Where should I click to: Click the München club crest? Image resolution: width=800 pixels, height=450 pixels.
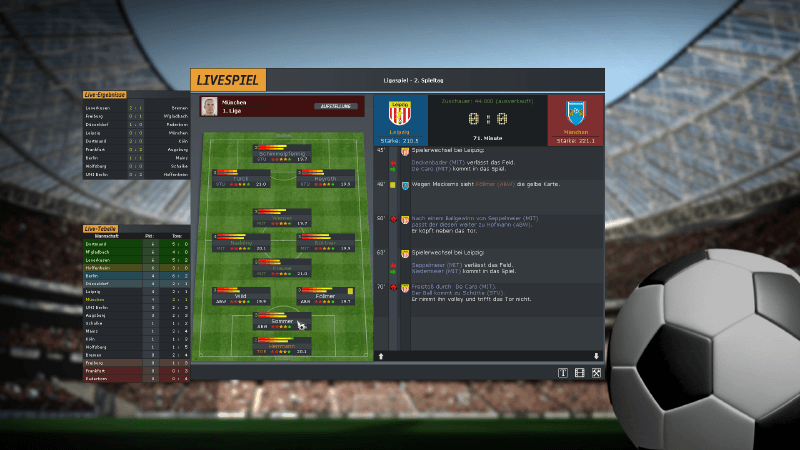(575, 113)
